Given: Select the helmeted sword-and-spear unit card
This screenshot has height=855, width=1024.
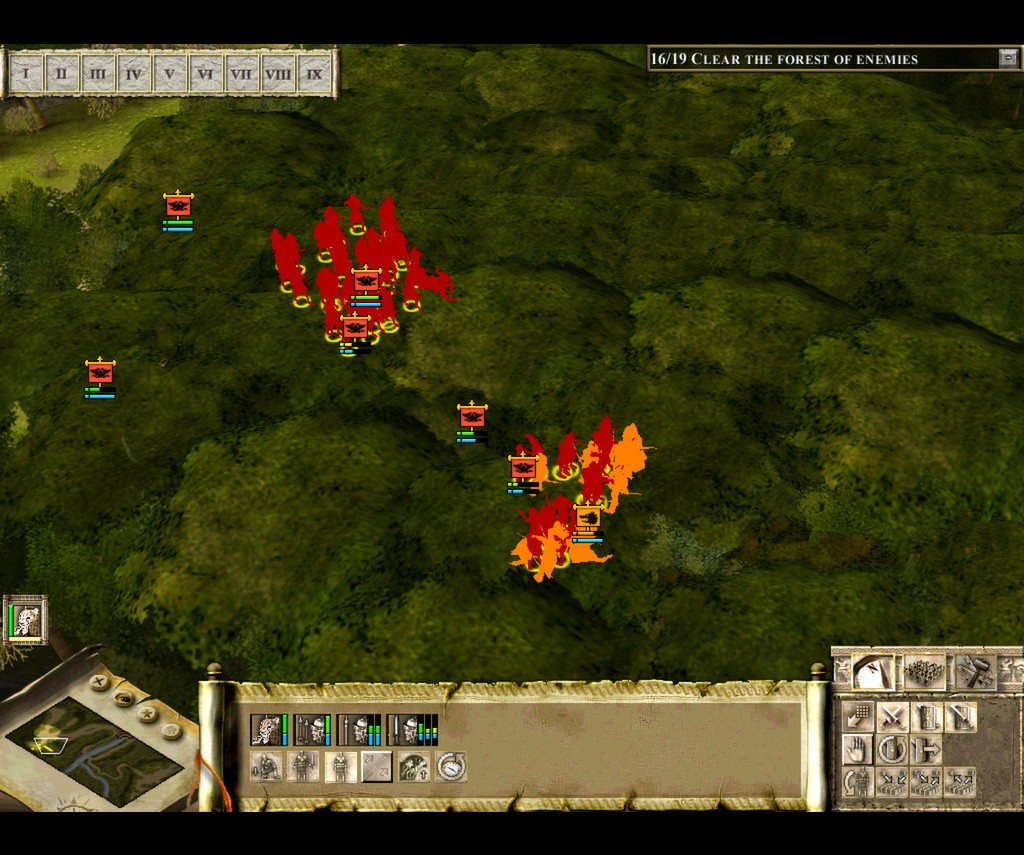Looking at the screenshot, I should point(312,730).
